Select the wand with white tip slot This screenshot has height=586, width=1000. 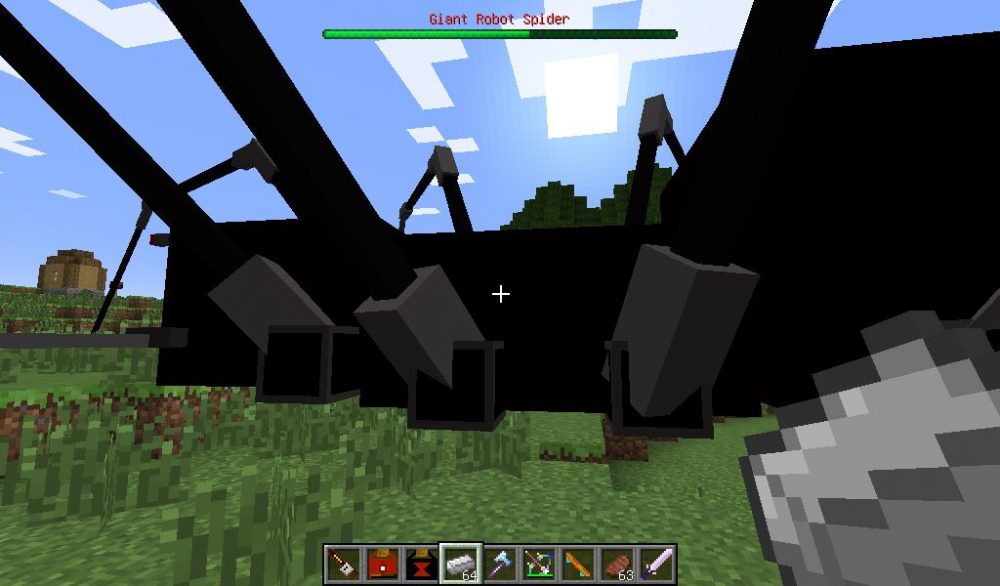tap(343, 564)
